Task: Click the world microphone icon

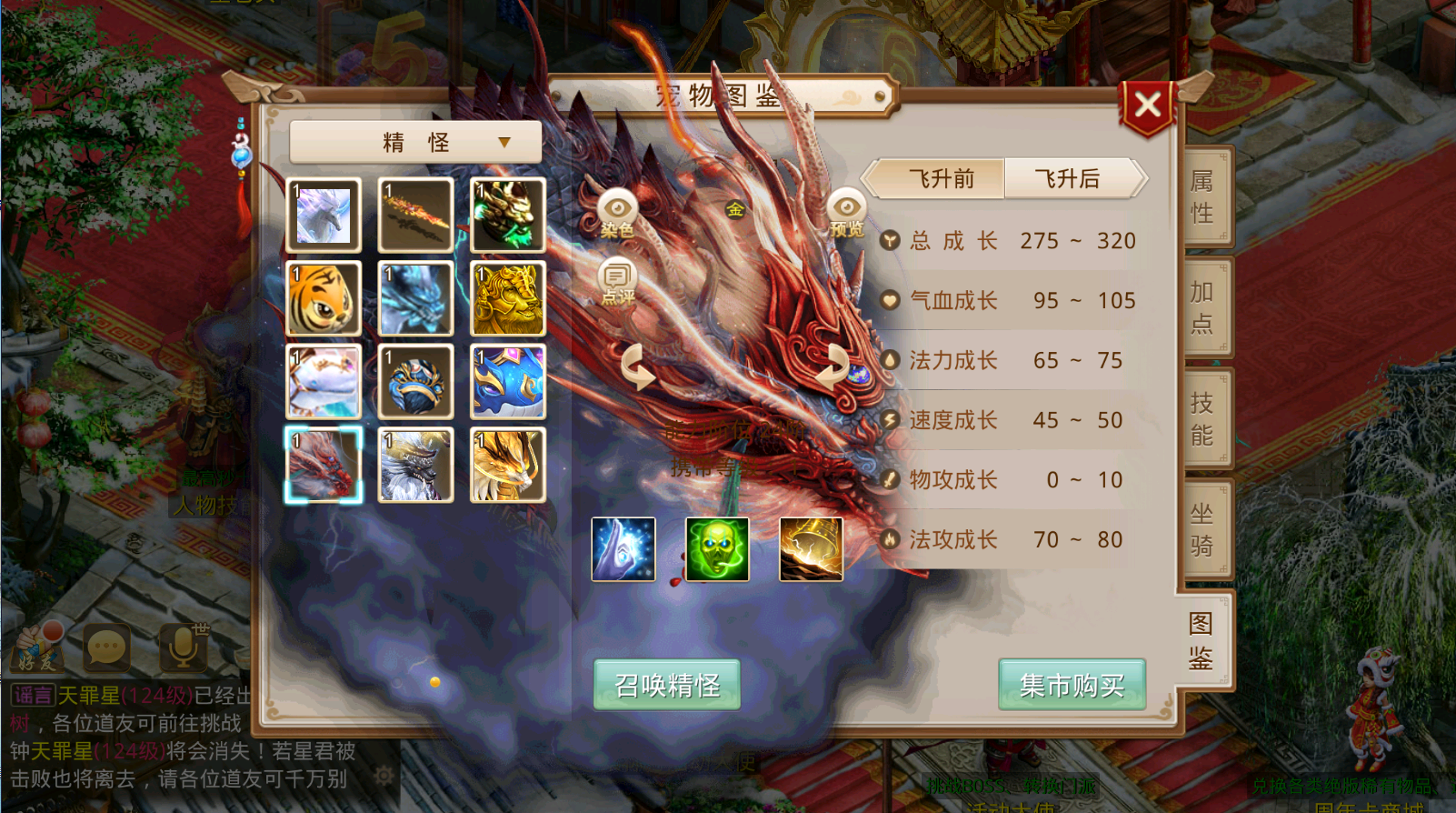Action: tap(182, 647)
